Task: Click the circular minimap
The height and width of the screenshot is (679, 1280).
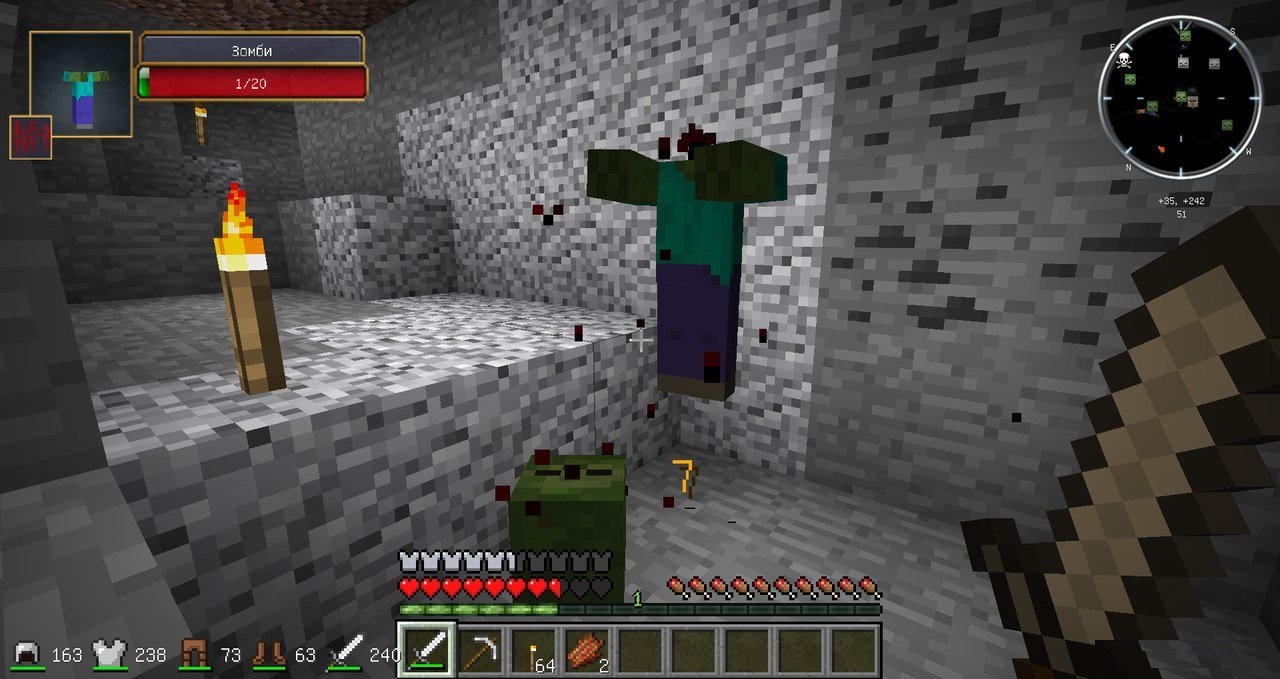Action: click(x=1179, y=95)
